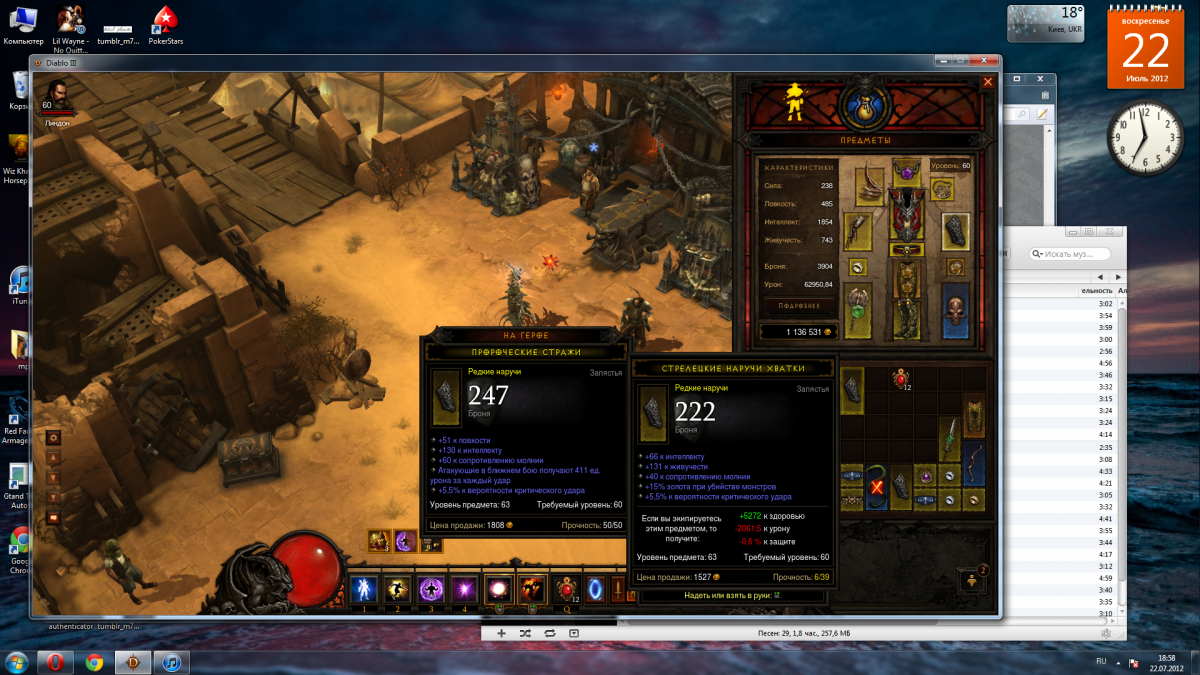Select the bow in the inventory
The width and height of the screenshot is (1200, 675).
point(975,464)
